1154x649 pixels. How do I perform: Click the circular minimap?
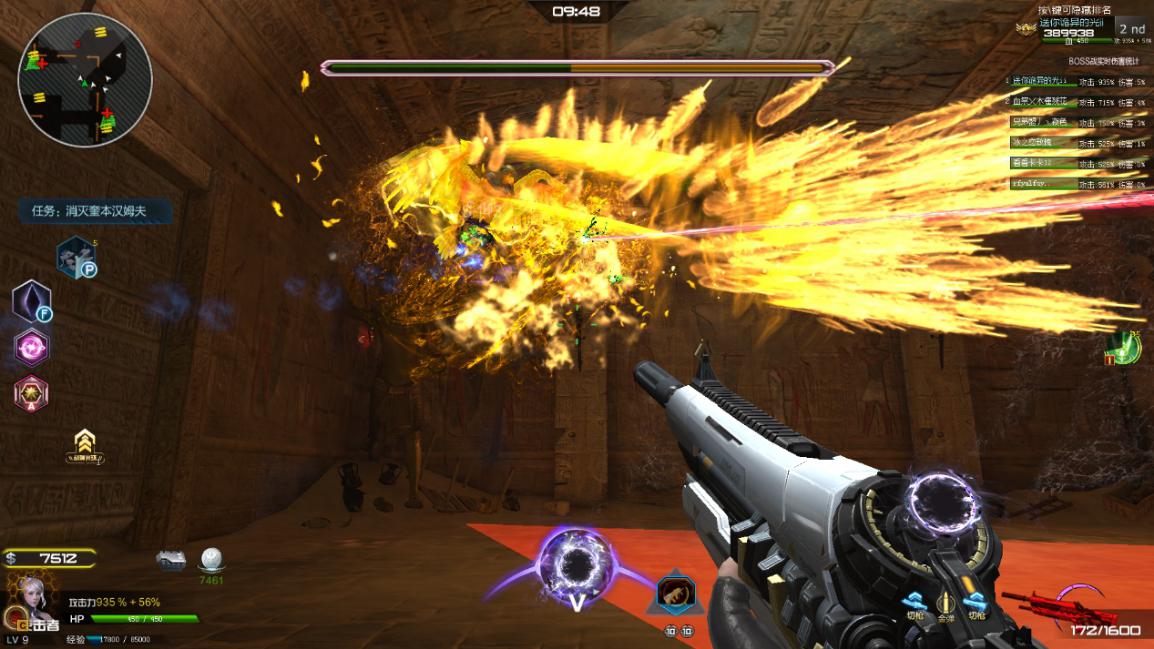click(85, 80)
